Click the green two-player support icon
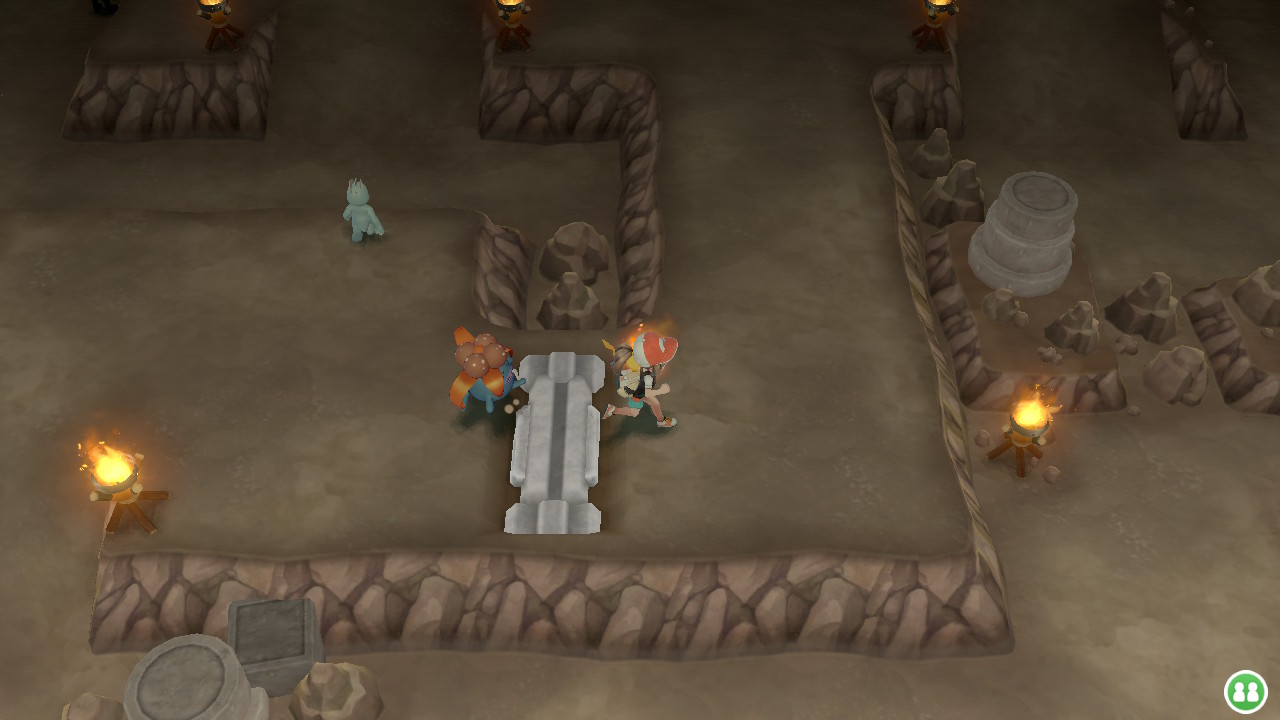Image resolution: width=1280 pixels, height=720 pixels. point(1245,691)
